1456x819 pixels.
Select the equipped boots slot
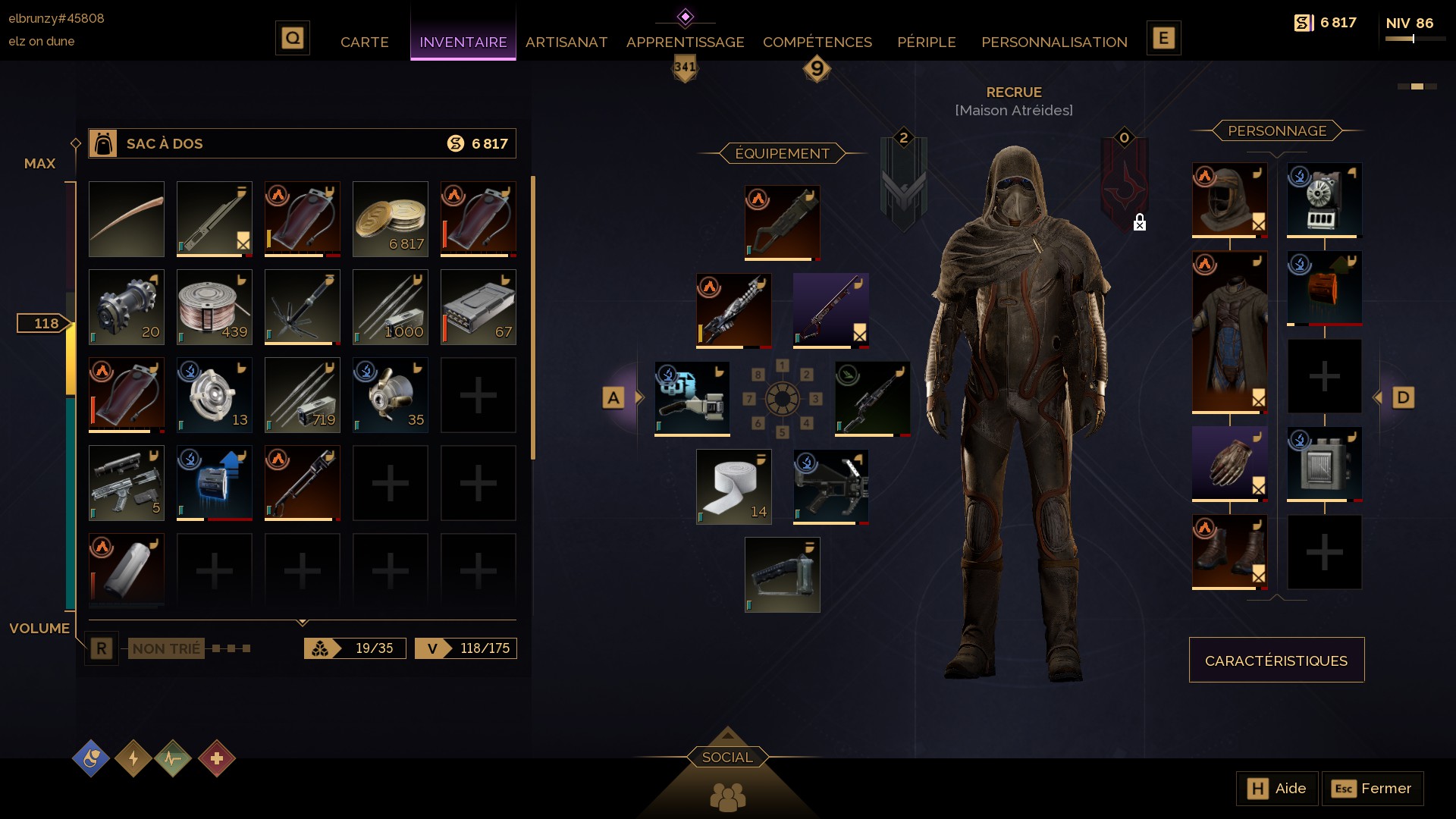point(1229,551)
